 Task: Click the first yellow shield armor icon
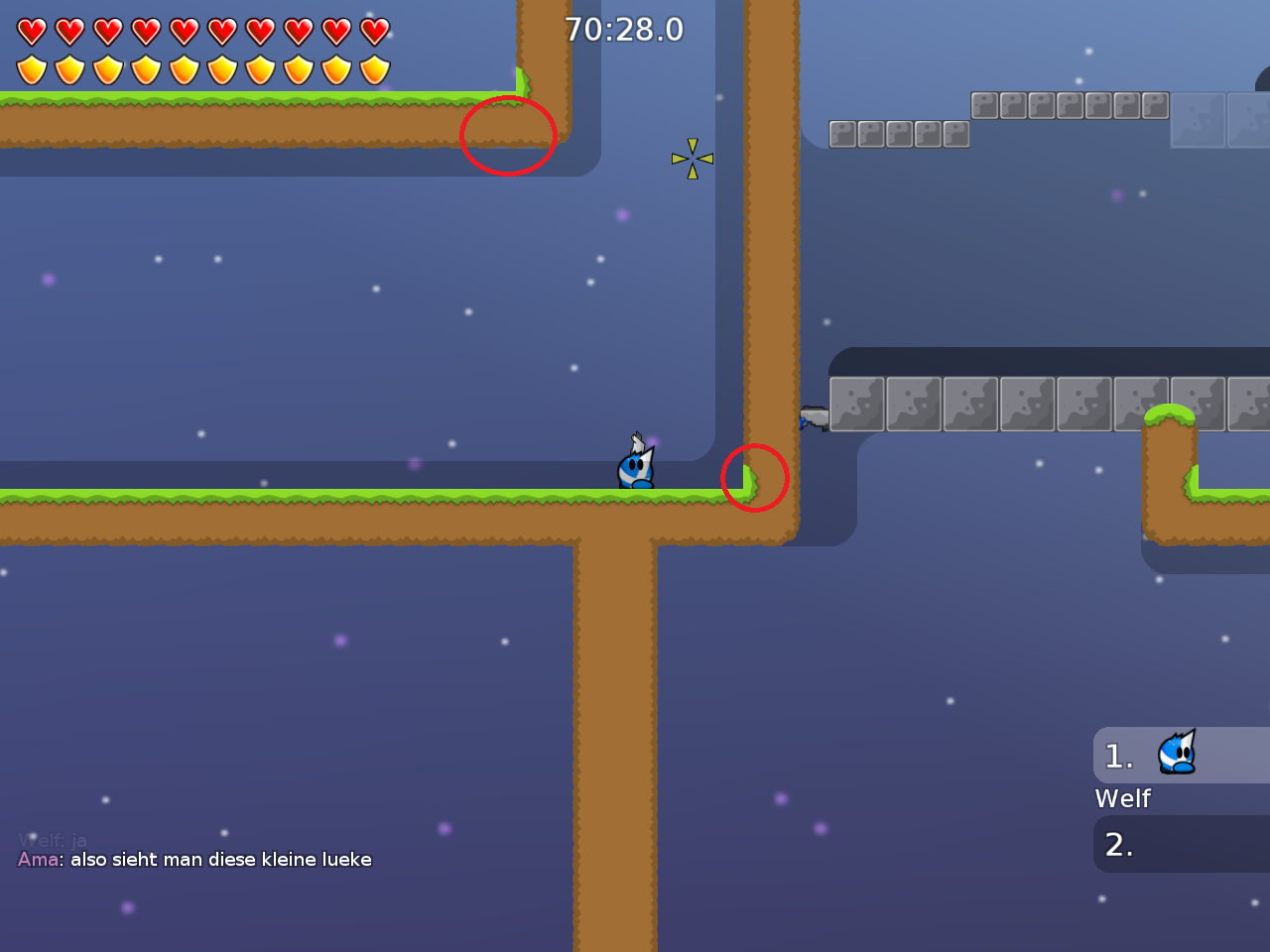click(30, 69)
